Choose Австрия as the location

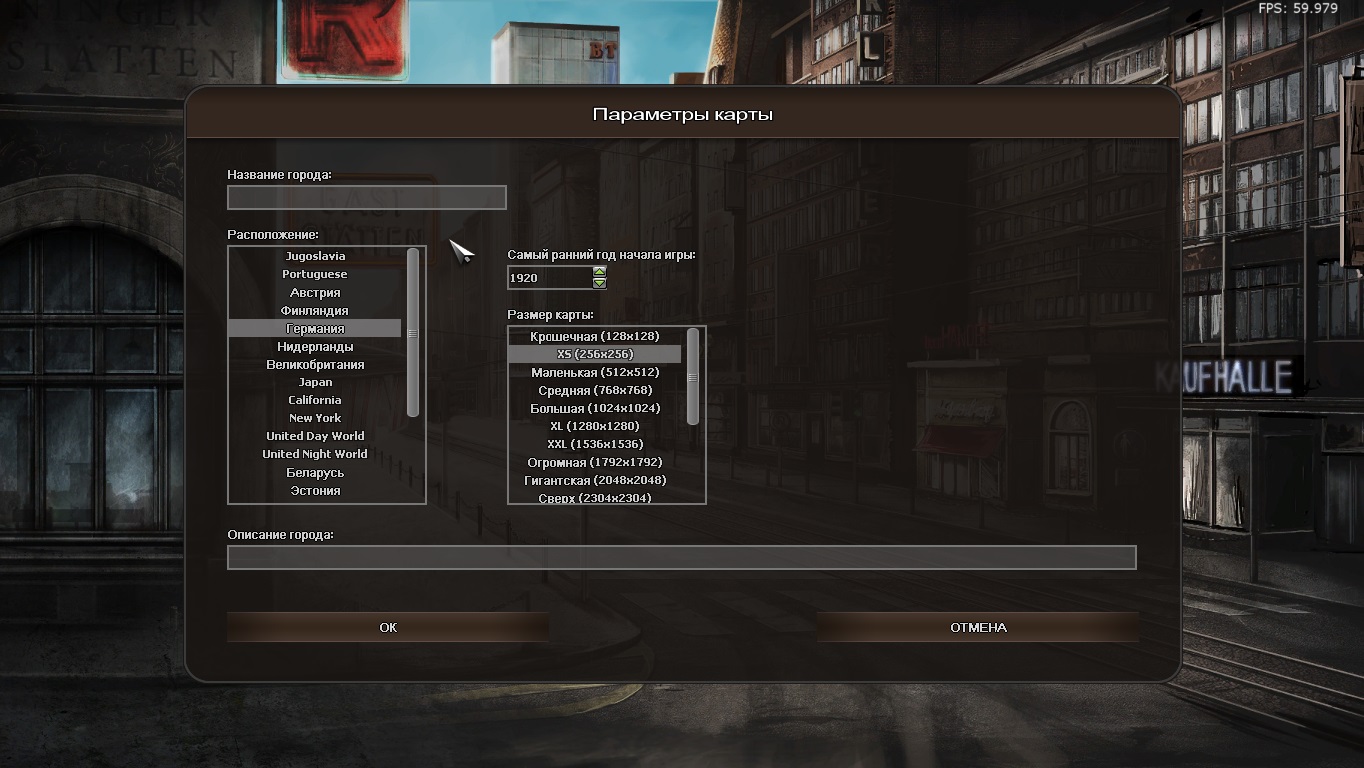click(x=315, y=293)
